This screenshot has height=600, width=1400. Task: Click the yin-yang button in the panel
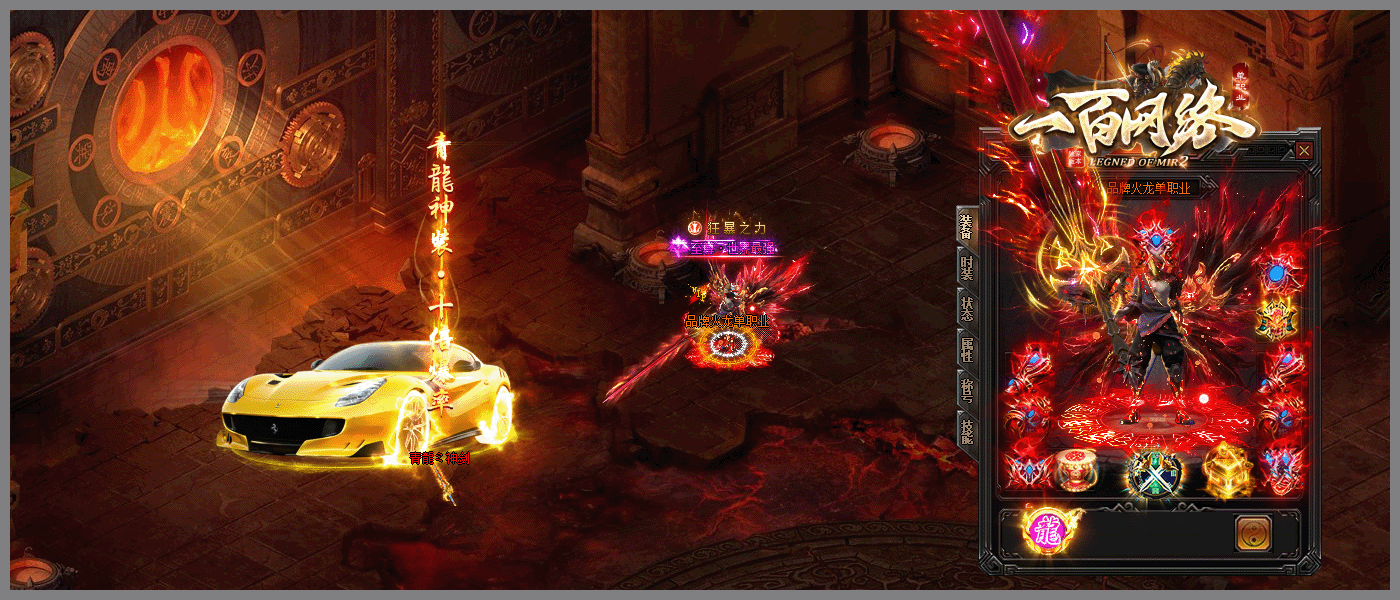pos(1252,534)
